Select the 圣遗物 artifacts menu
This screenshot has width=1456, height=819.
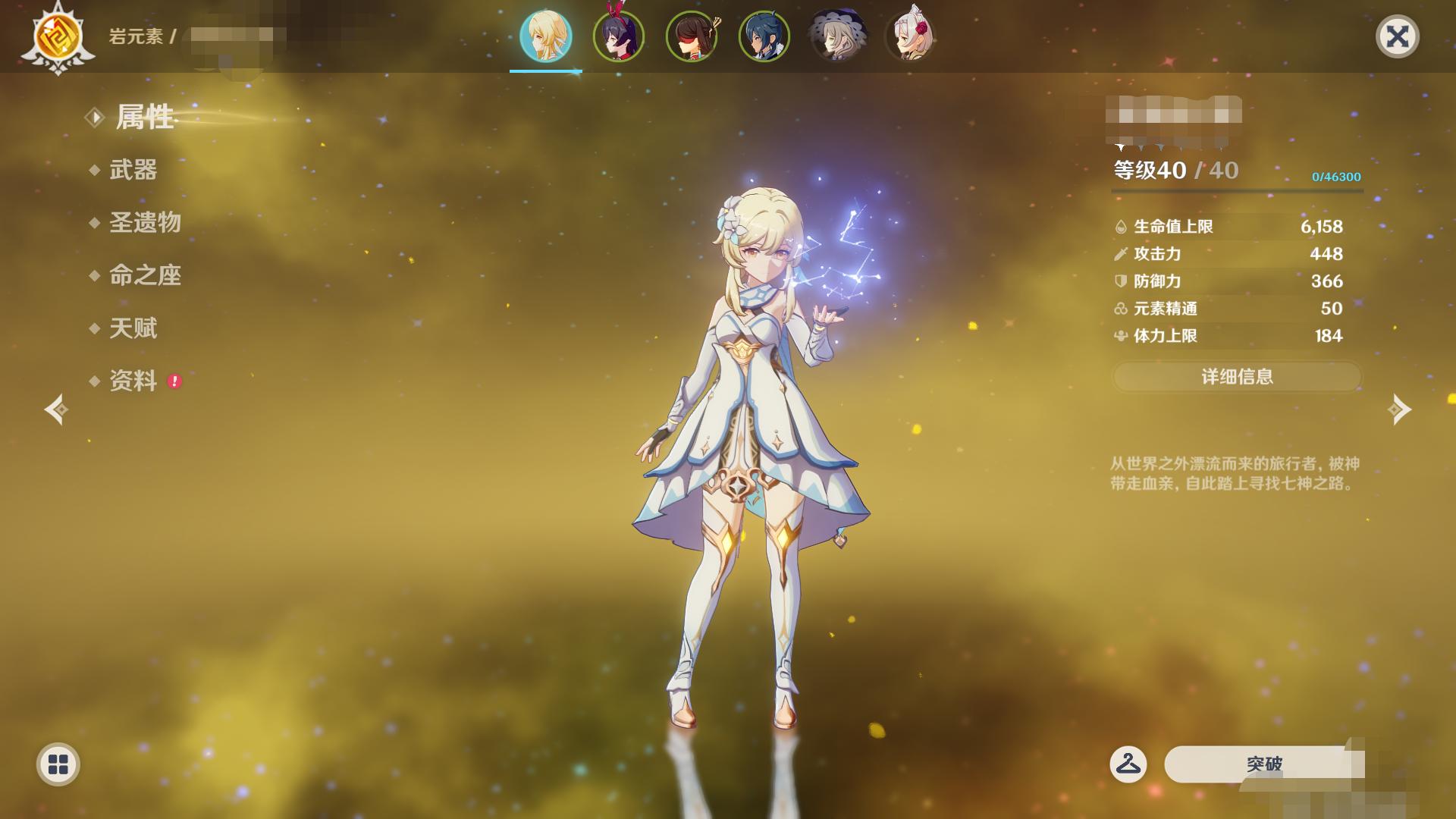pos(145,223)
